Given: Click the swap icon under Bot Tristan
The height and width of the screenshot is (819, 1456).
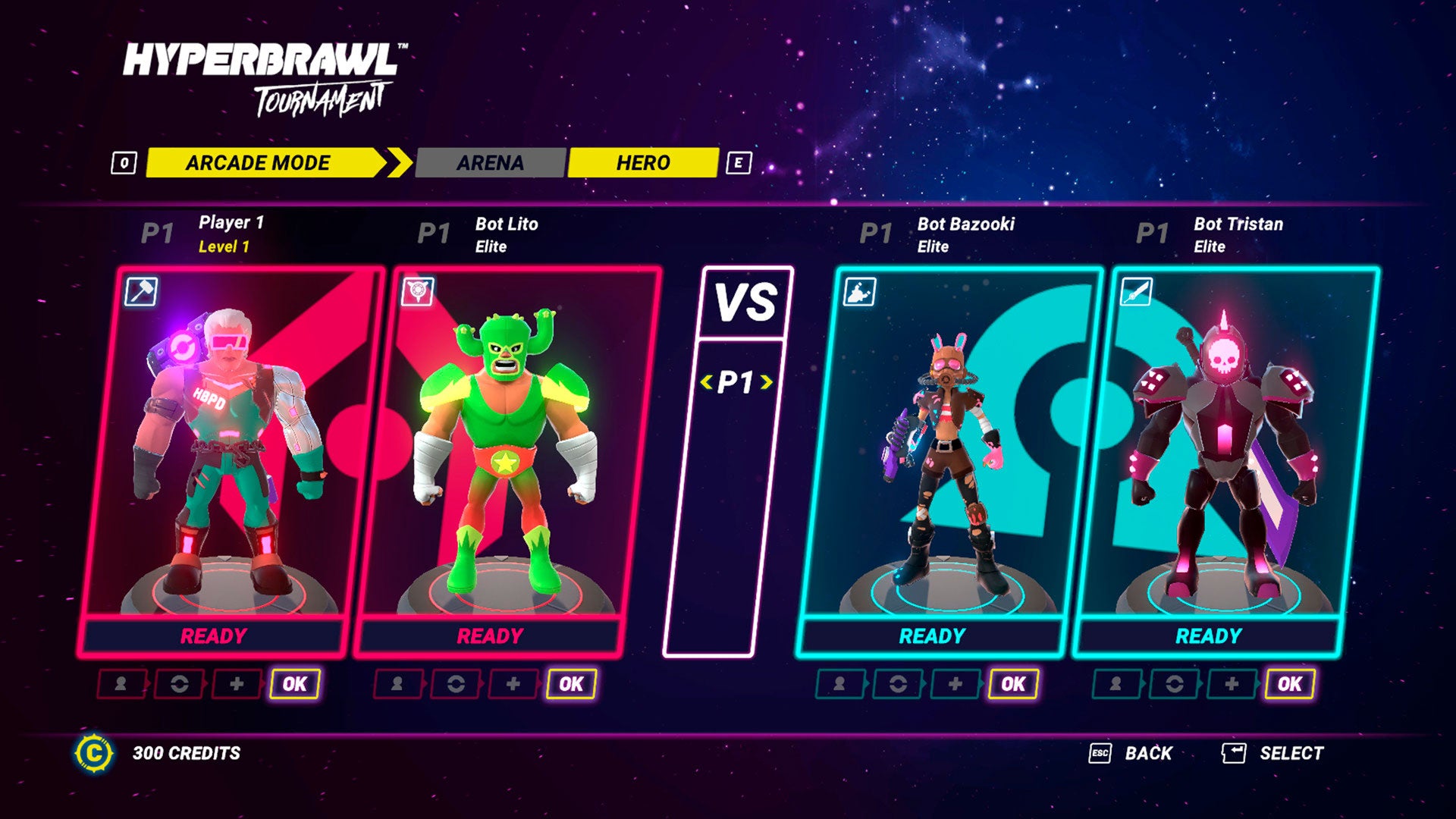Looking at the screenshot, I should click(x=1174, y=684).
